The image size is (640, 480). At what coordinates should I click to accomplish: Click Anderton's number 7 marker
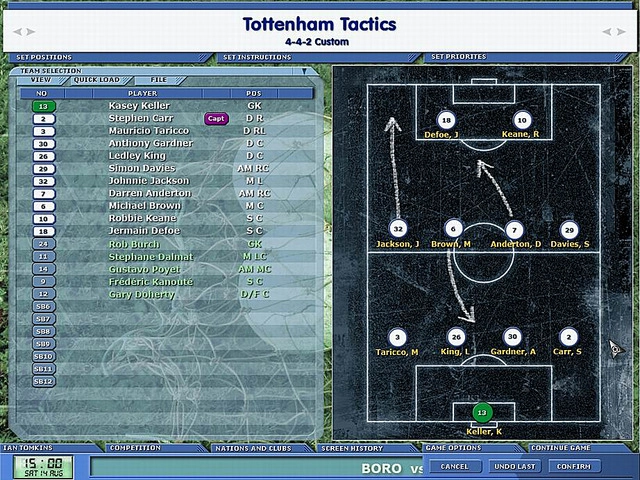coord(514,230)
